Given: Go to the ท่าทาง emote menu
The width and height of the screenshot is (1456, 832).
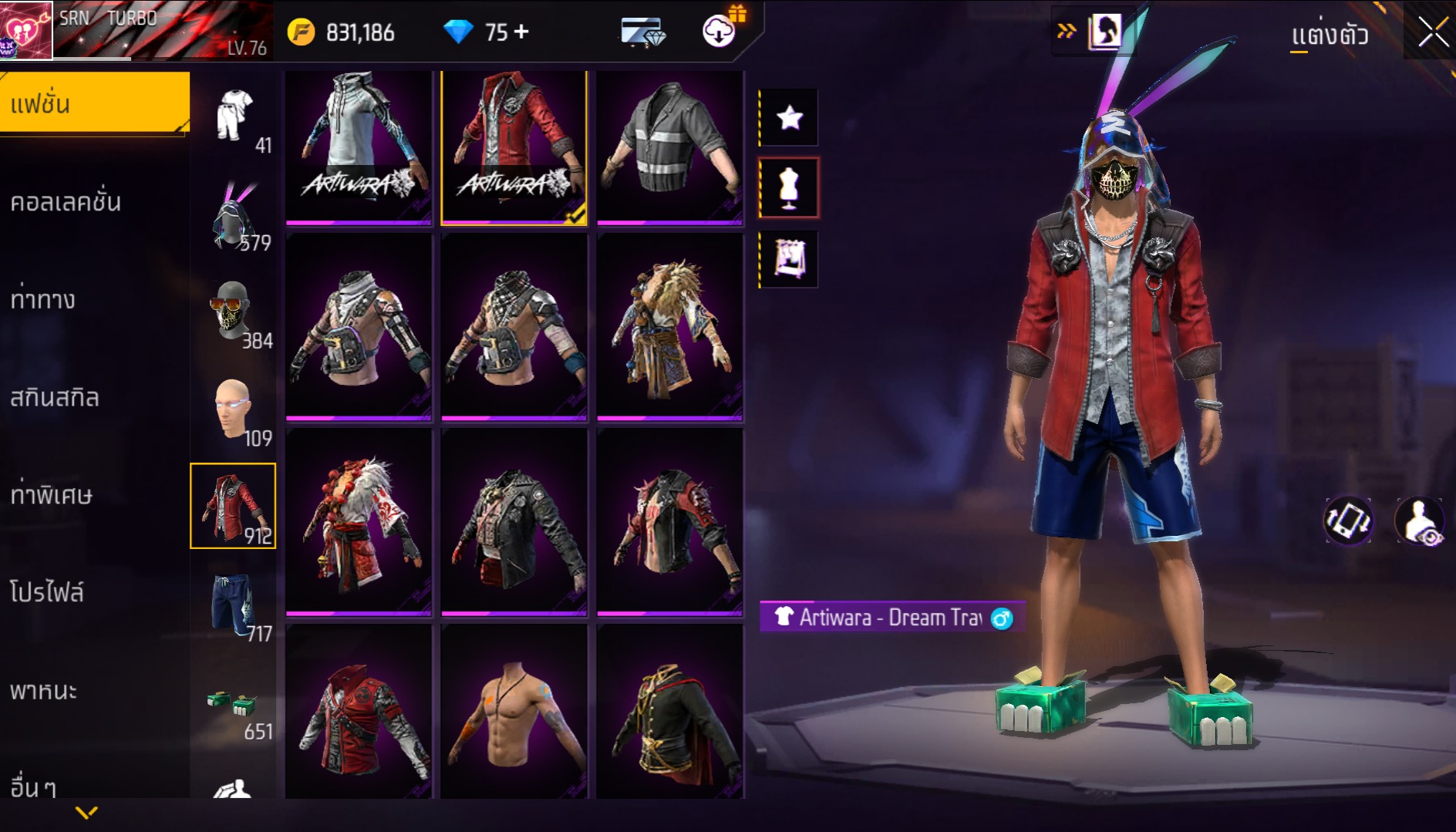Looking at the screenshot, I should point(43,300).
